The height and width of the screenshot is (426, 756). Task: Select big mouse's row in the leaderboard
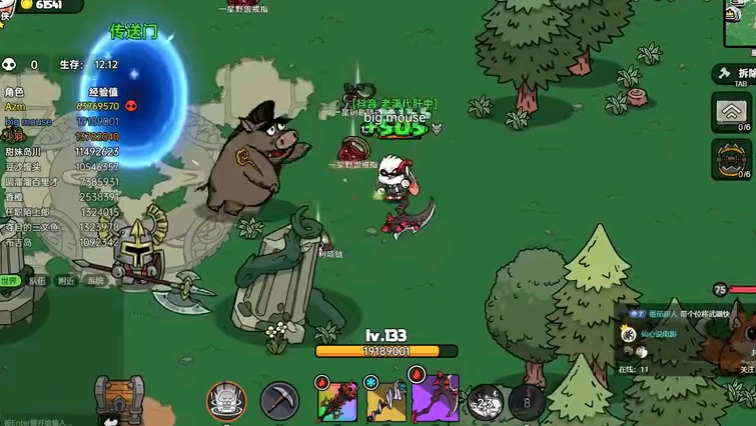60,121
